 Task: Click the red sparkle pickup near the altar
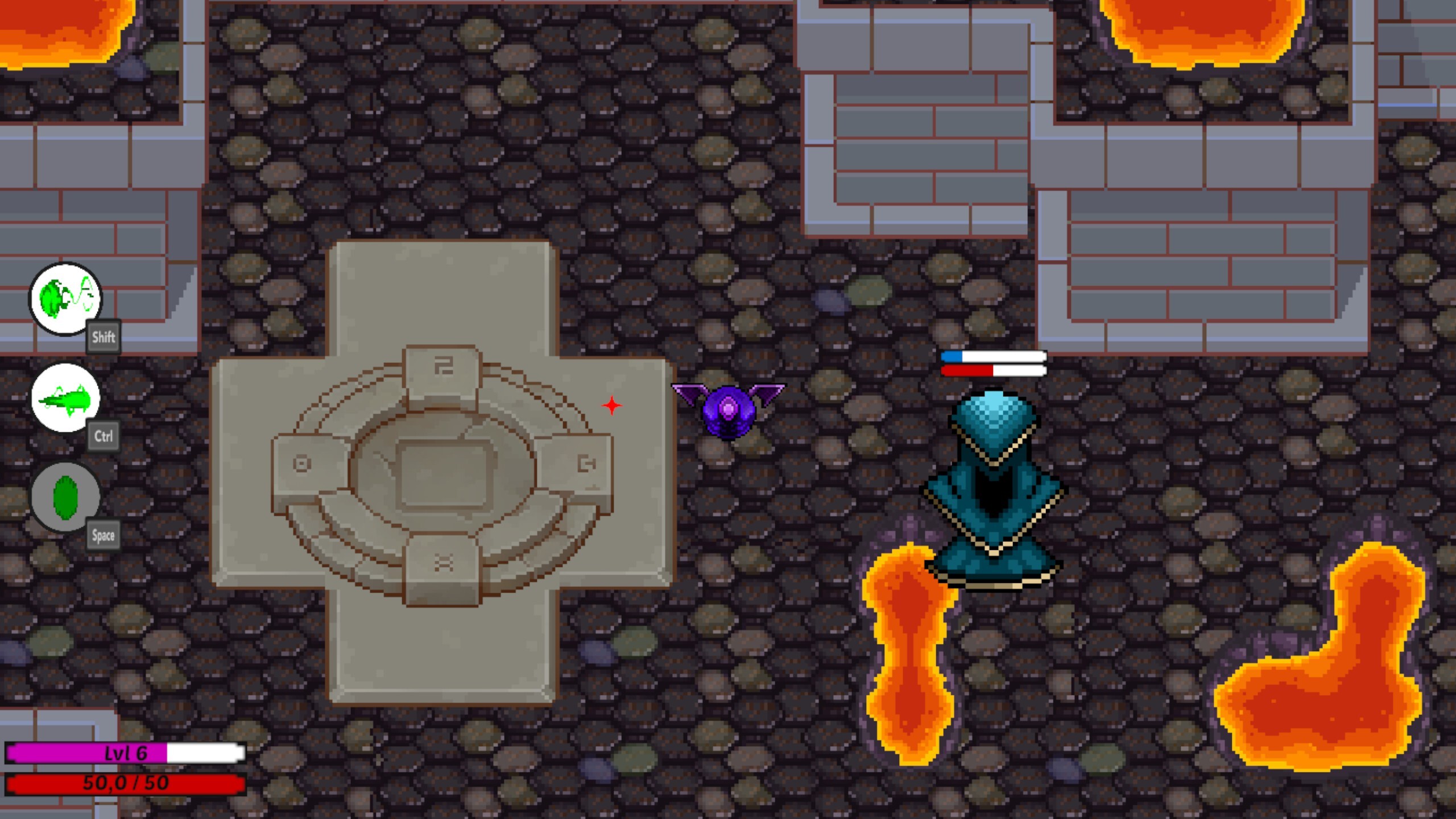pos(612,405)
